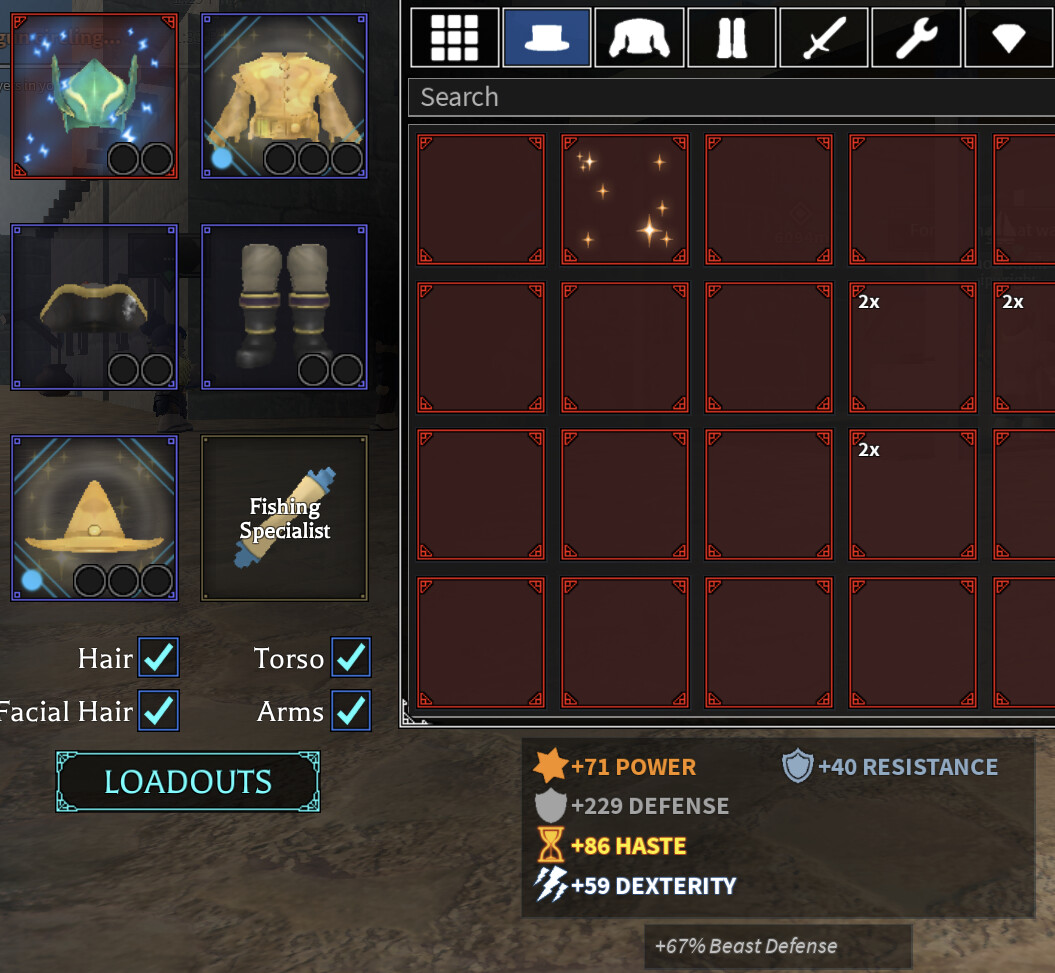
Task: Toggle the Facial Hair checkbox
Action: pyautogui.click(x=158, y=710)
